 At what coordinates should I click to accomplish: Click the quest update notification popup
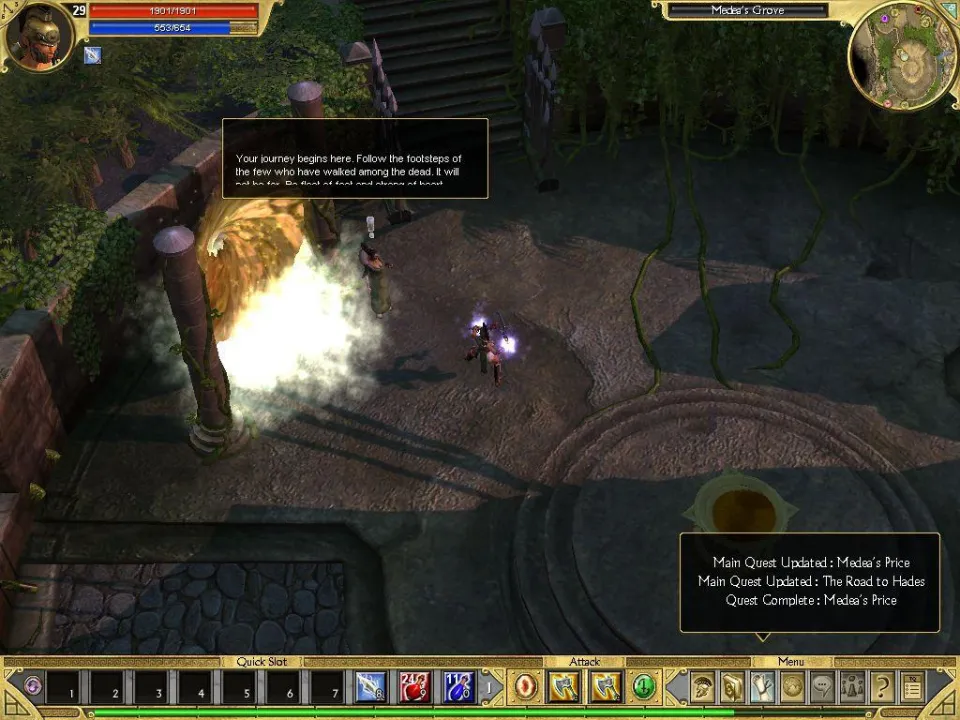(x=810, y=582)
